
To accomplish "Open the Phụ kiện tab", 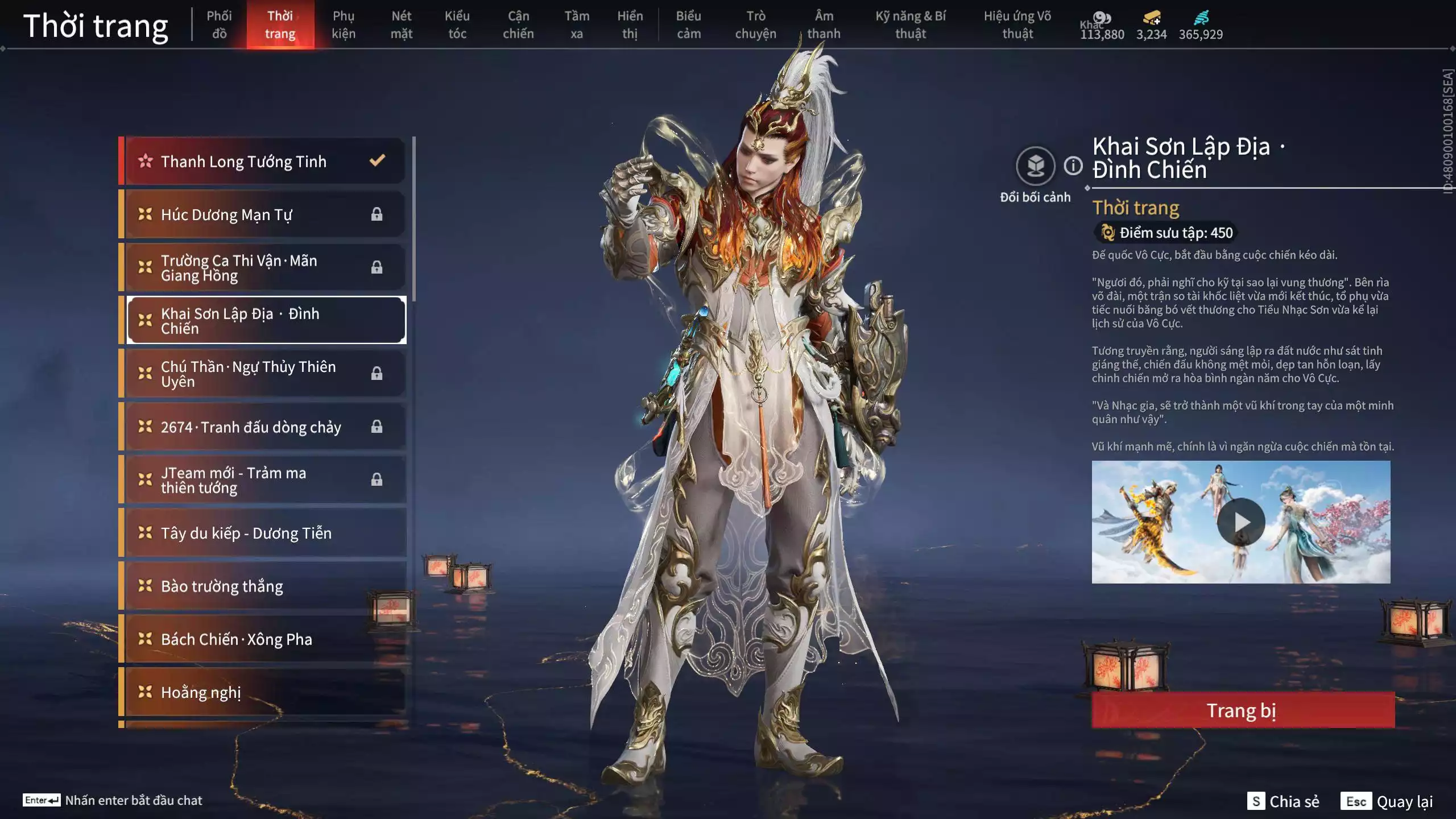I will (x=344, y=25).
